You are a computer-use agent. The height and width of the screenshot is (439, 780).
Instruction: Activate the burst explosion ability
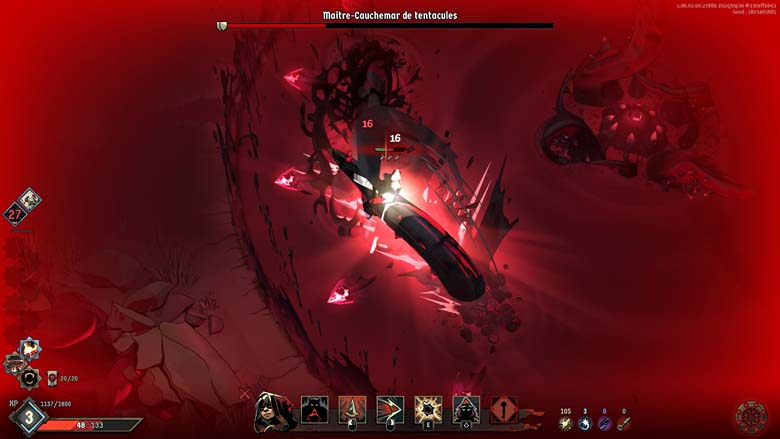tap(428, 409)
